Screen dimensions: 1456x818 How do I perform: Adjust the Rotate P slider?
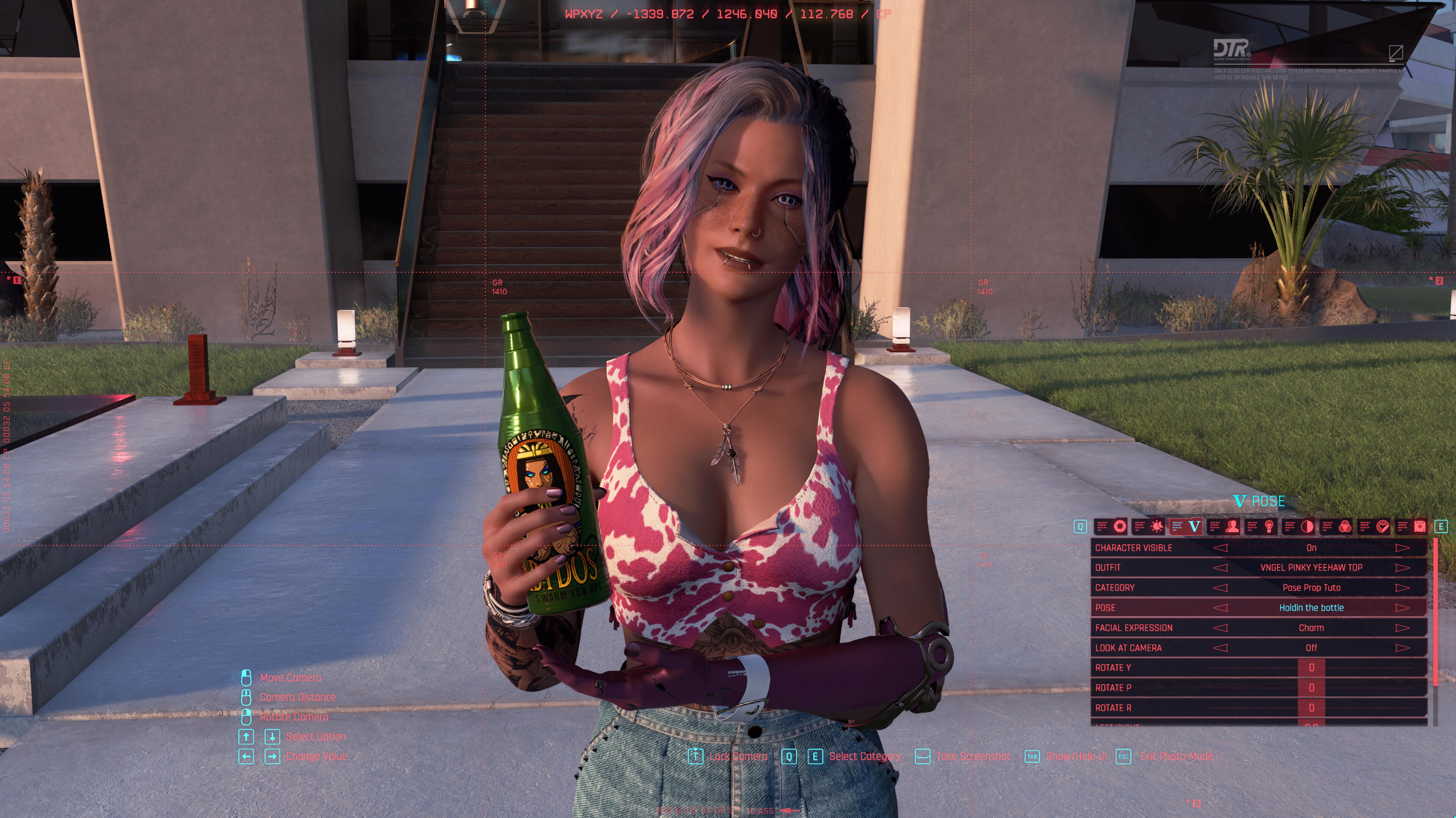point(1311,688)
